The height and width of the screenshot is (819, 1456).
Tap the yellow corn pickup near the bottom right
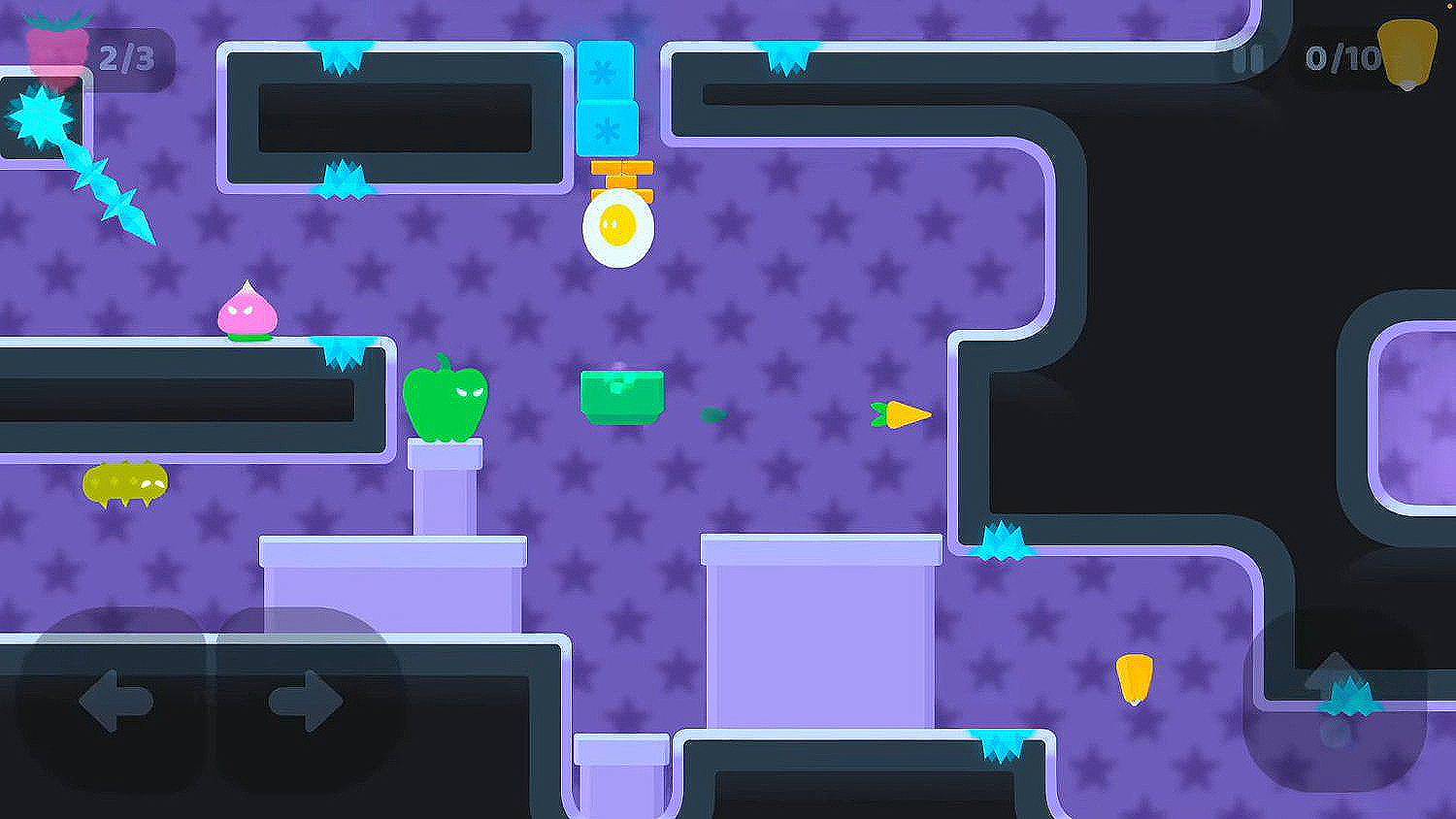click(x=1136, y=679)
